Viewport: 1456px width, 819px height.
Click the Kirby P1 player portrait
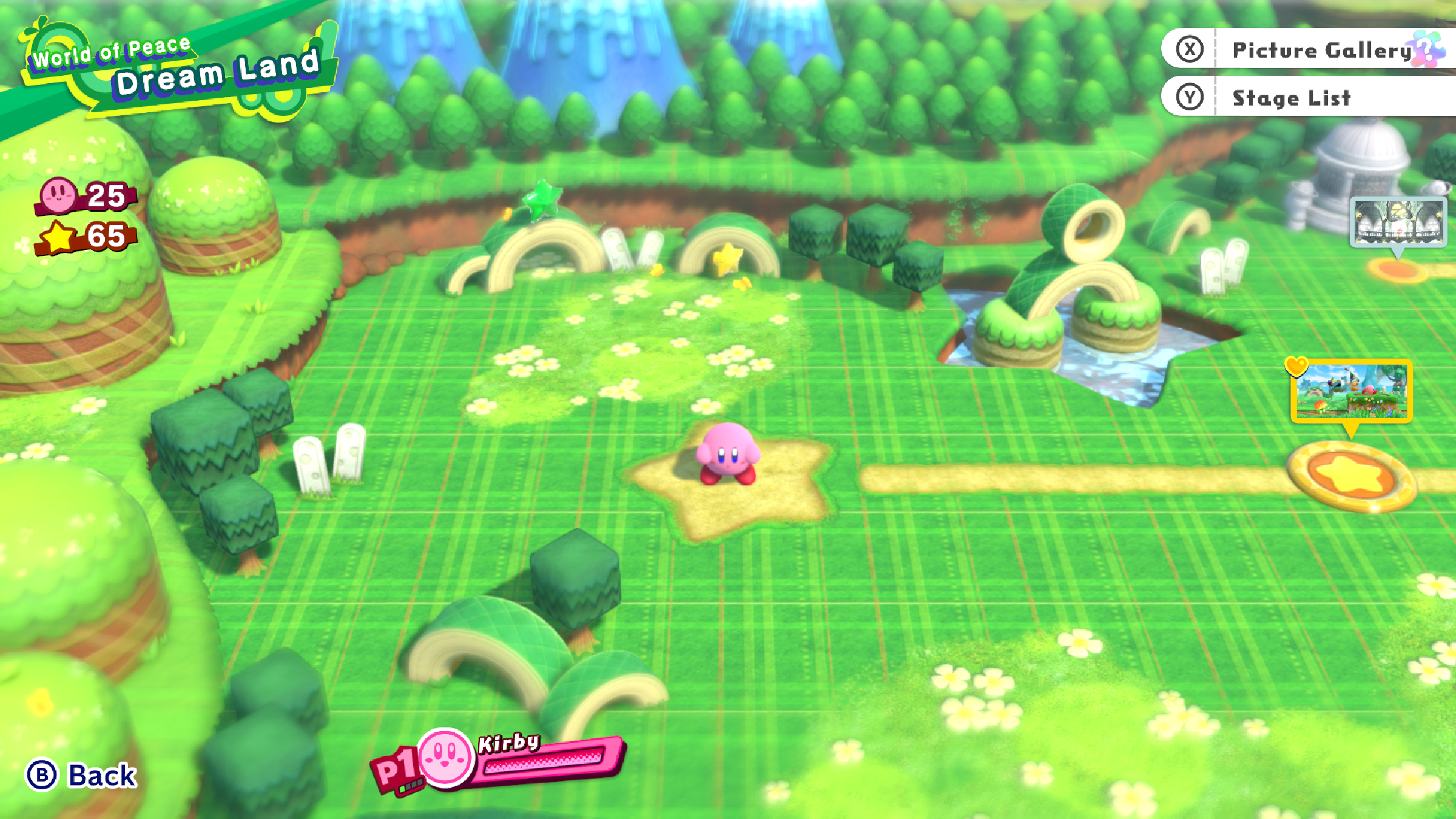[445, 756]
